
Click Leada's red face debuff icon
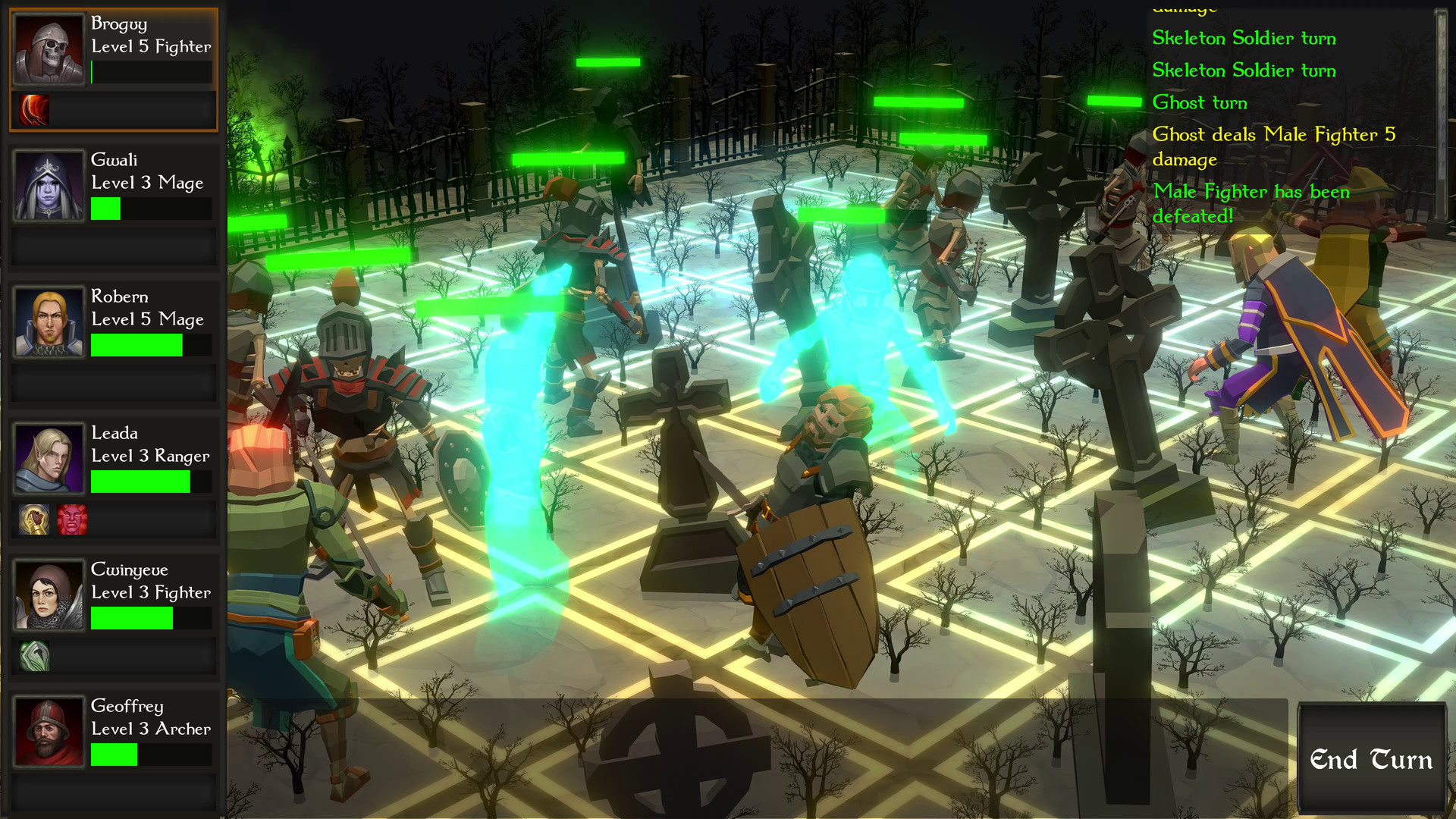[x=74, y=519]
